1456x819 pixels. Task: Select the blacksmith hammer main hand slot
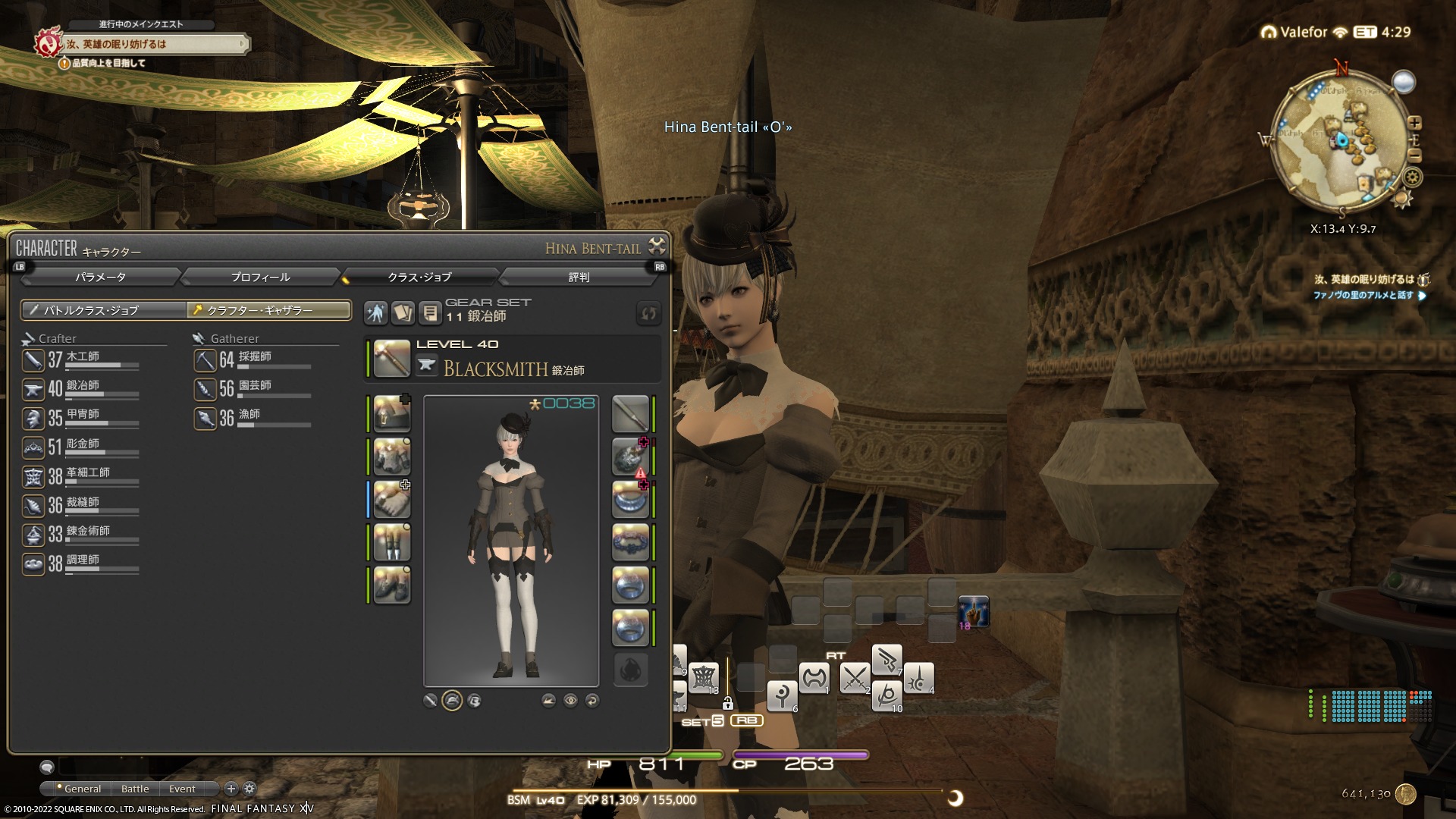point(392,358)
